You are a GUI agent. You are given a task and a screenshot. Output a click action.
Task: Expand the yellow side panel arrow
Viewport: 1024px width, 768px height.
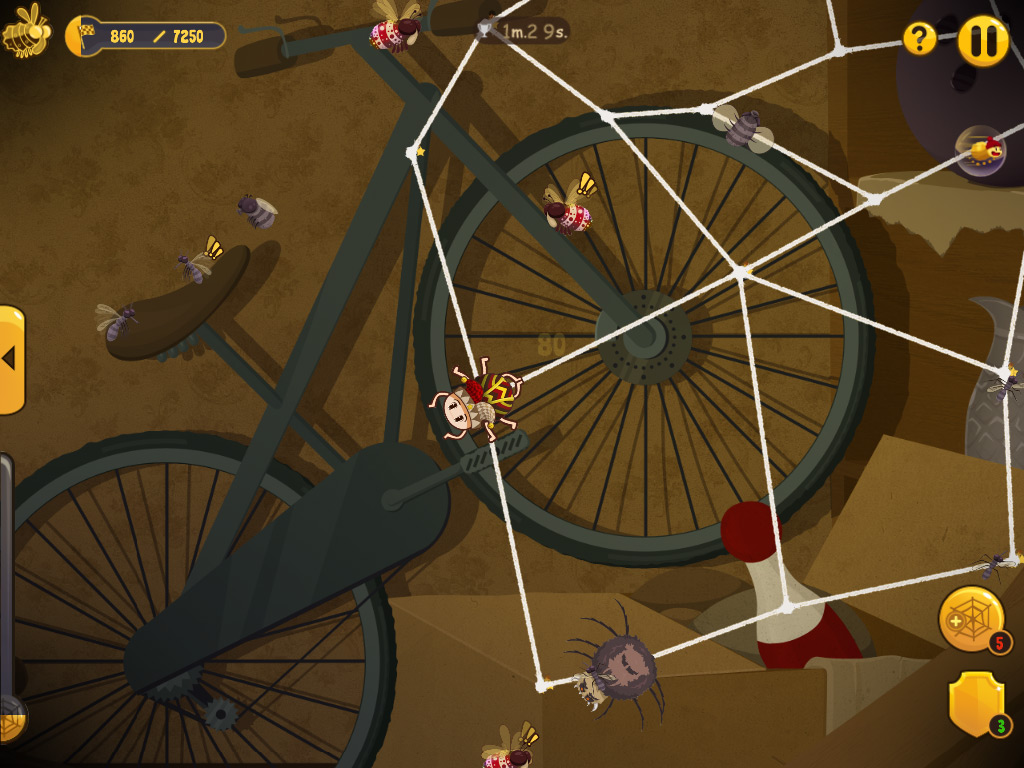[11, 359]
